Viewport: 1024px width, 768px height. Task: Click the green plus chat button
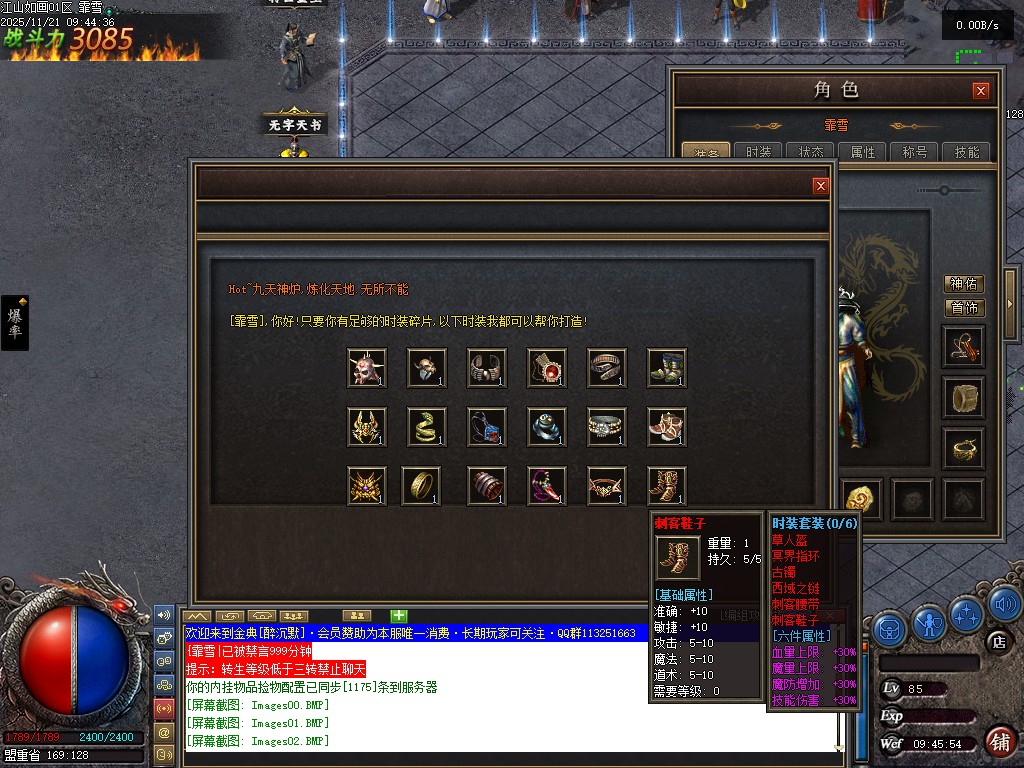[398, 615]
